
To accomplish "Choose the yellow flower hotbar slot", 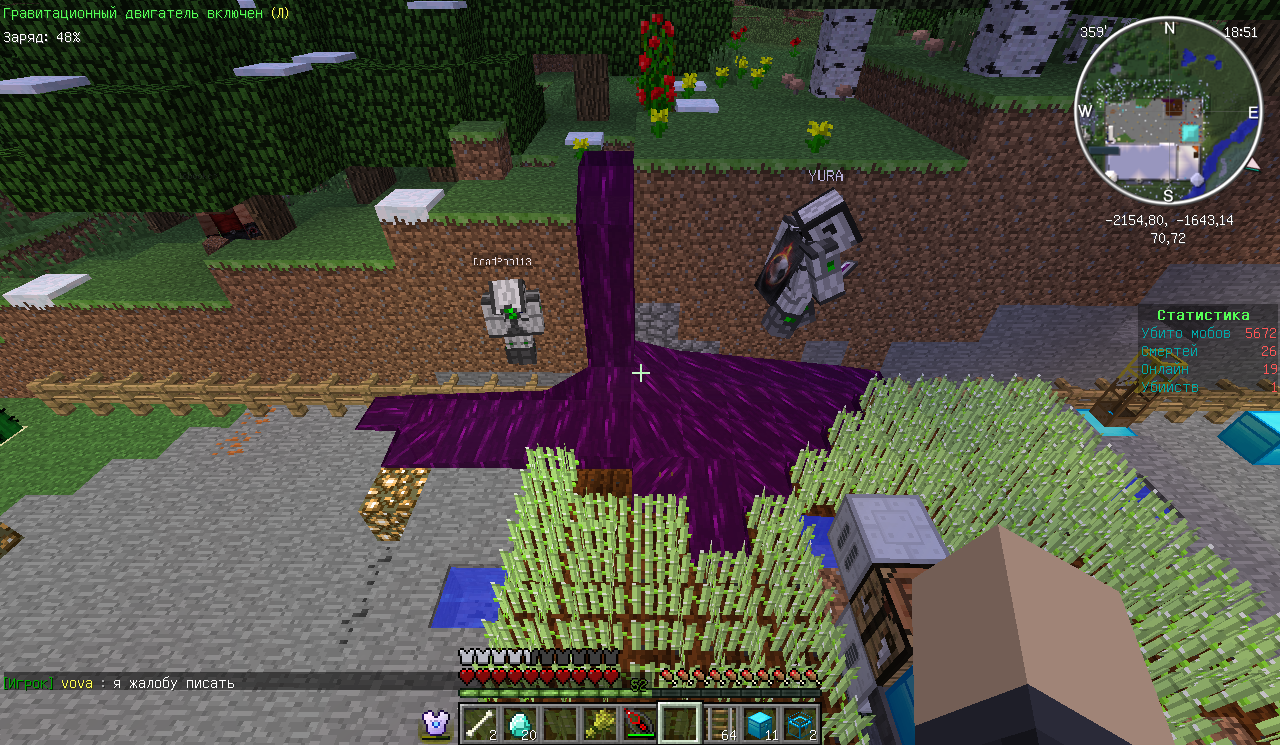I will (599, 723).
